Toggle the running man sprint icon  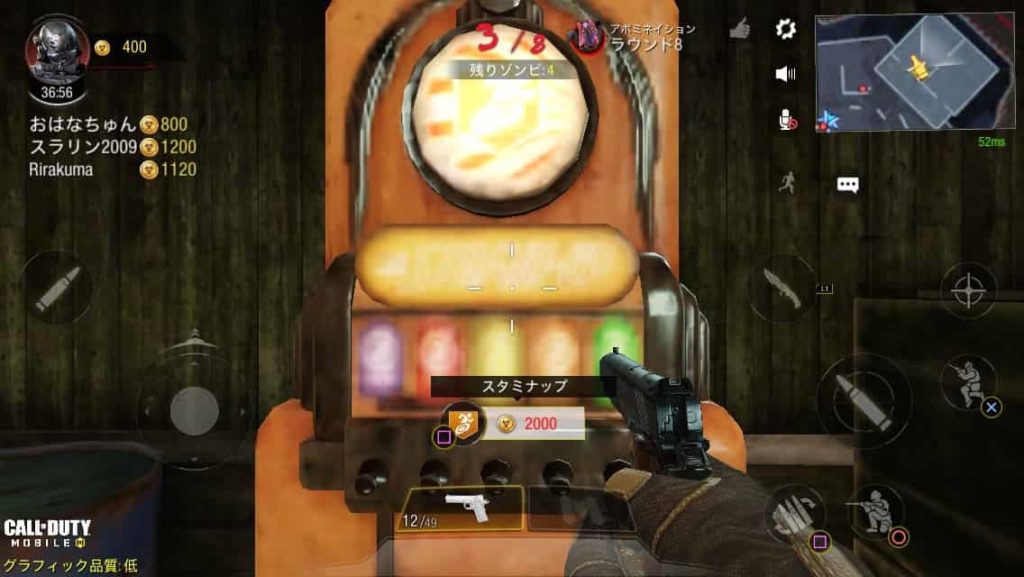(x=788, y=183)
